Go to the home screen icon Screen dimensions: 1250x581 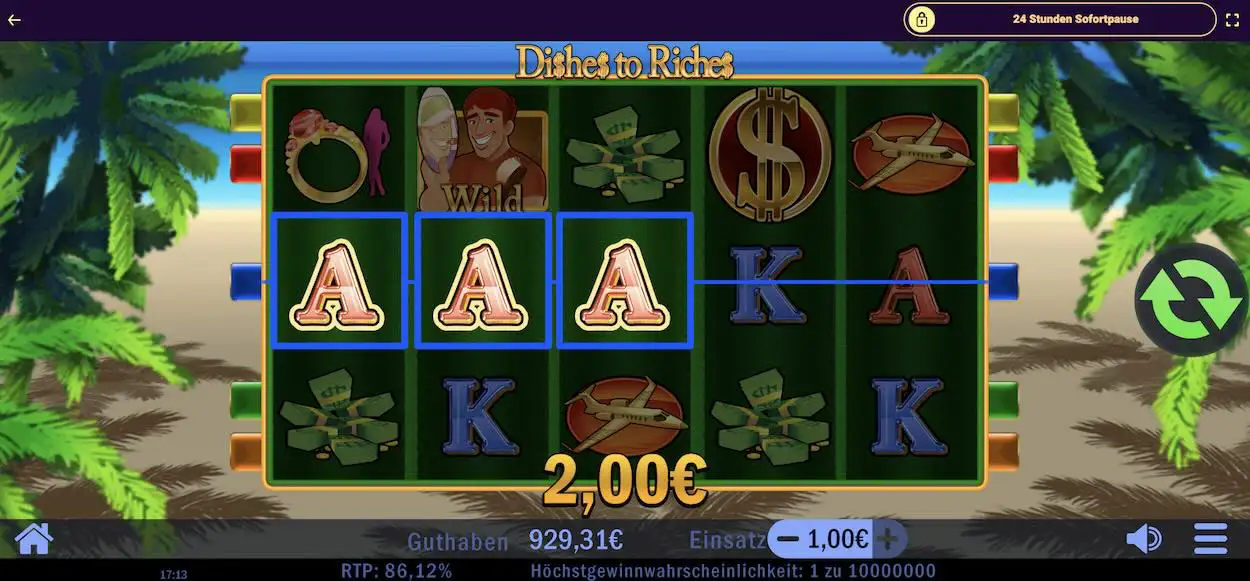click(33, 539)
